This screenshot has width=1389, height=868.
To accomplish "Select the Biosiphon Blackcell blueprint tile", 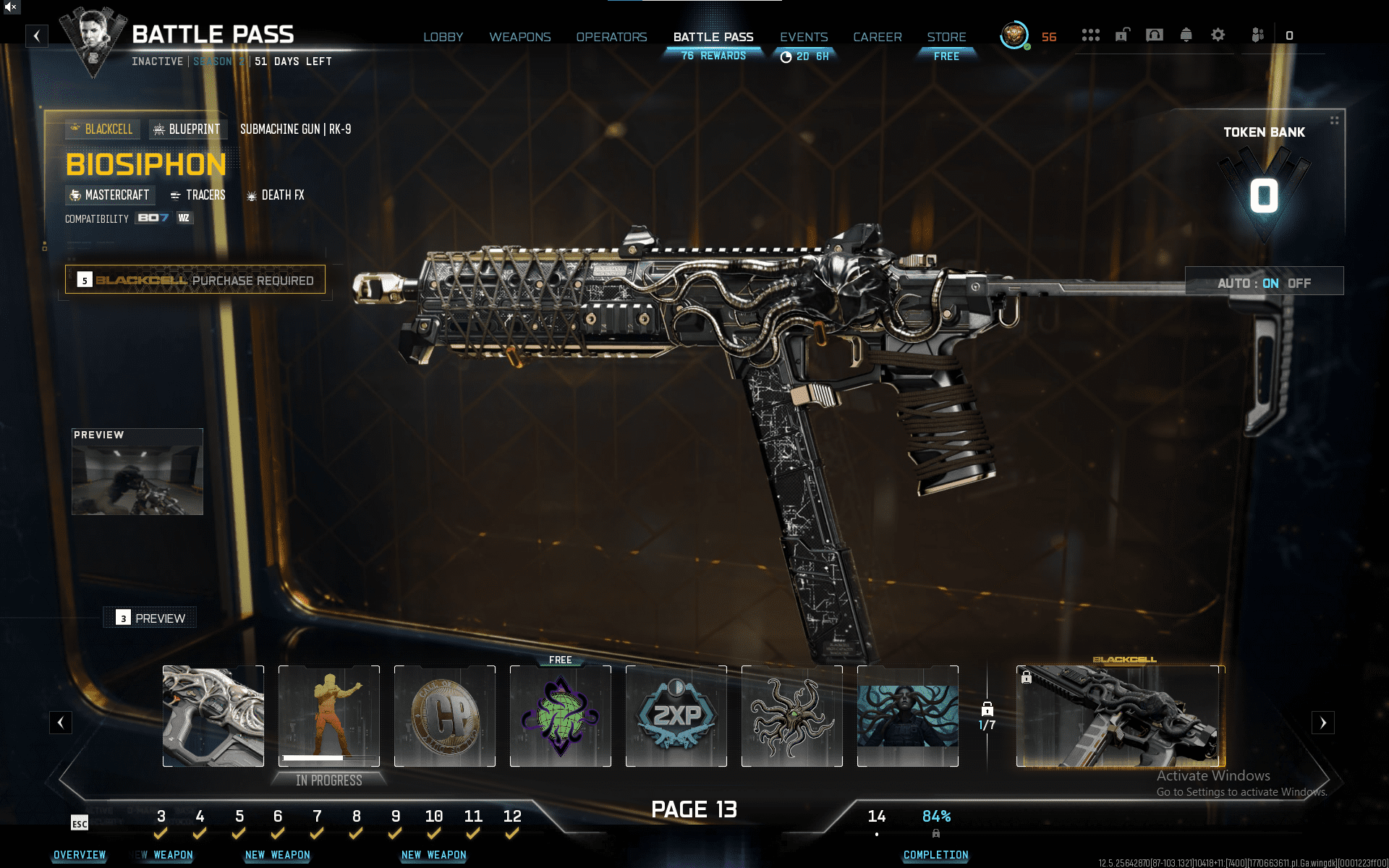I will coord(1120,716).
